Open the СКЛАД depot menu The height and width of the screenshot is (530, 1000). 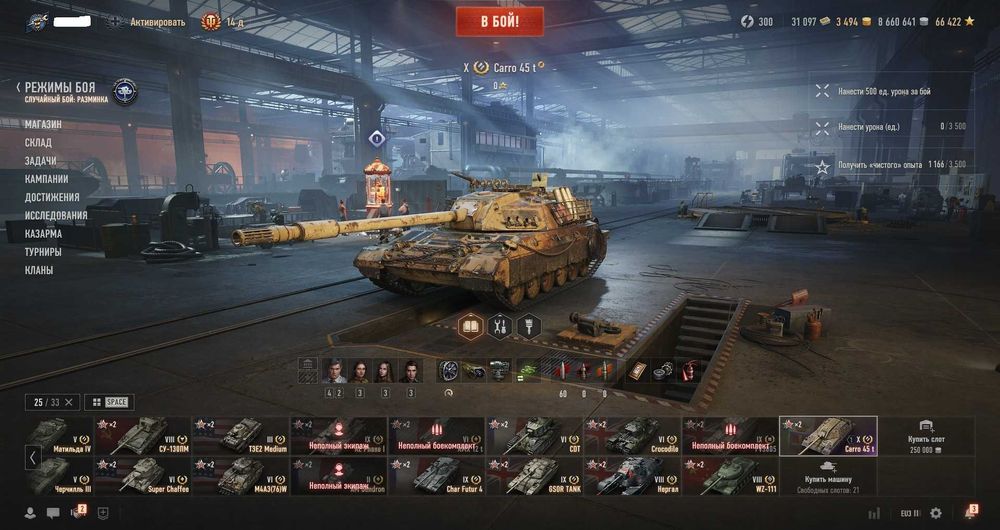click(38, 143)
